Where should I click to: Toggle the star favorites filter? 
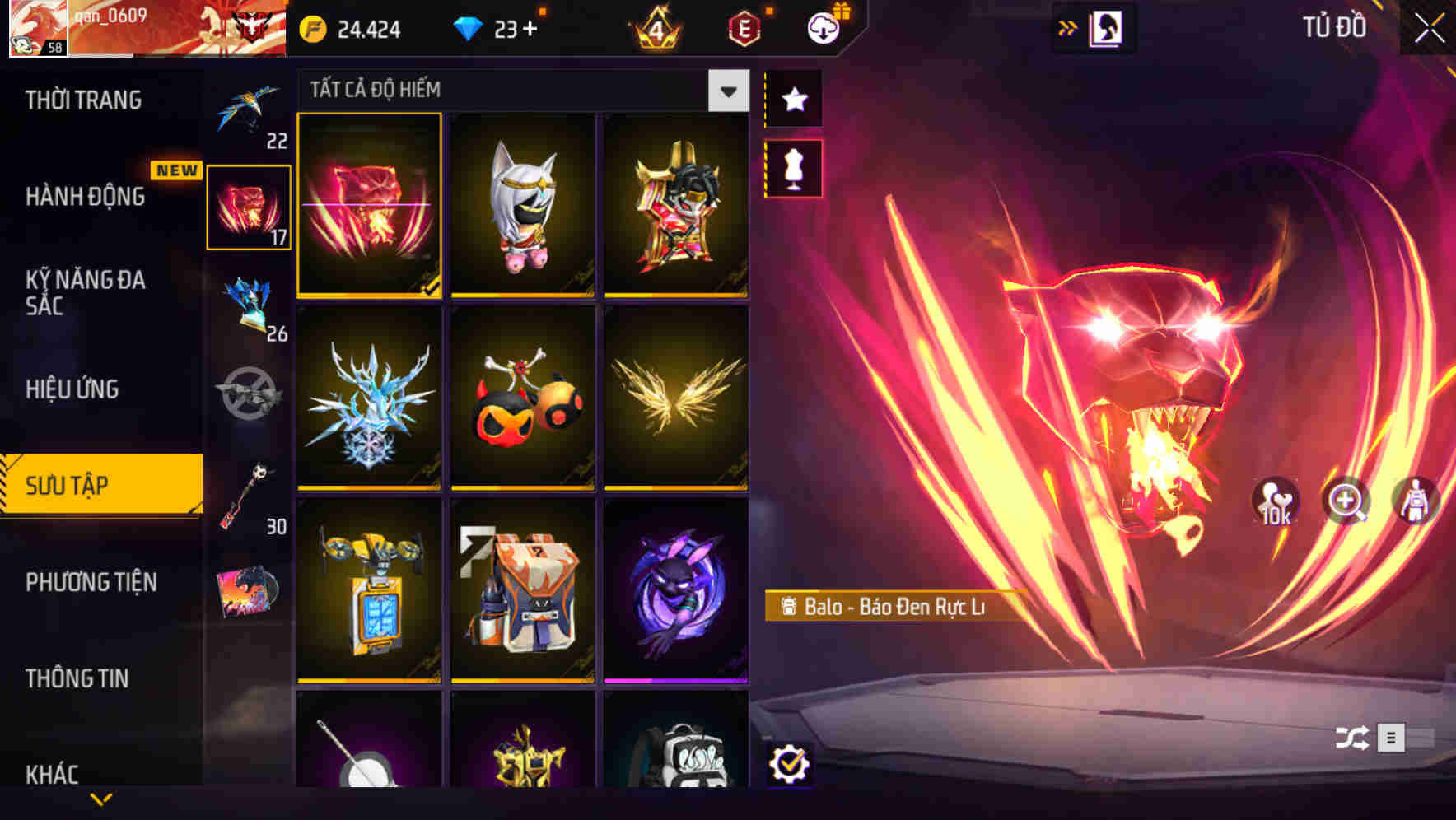pyautogui.click(x=793, y=99)
